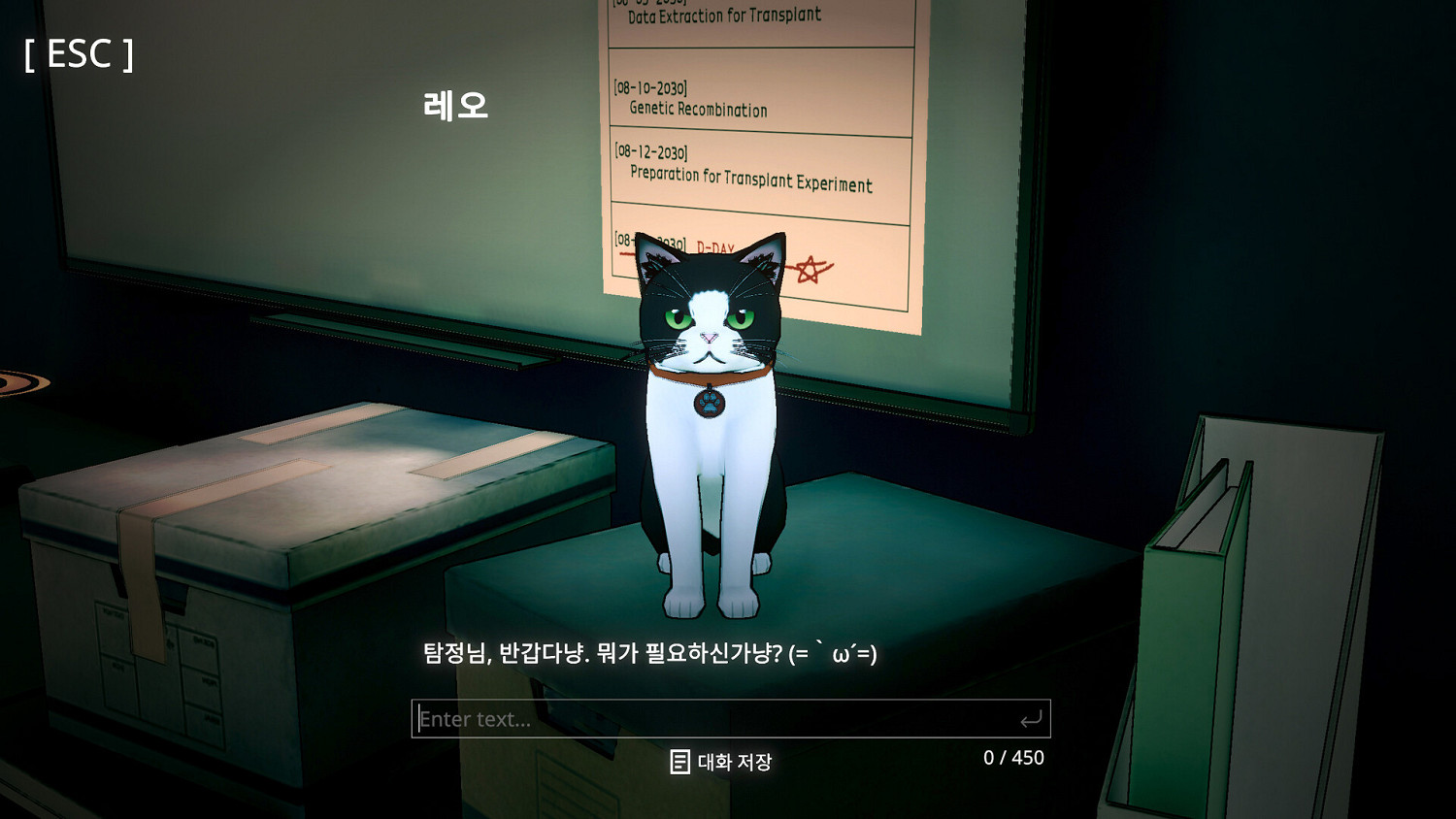This screenshot has width=1456, height=819.
Task: Click the 0 / 450 character counter
Action: (x=1012, y=758)
